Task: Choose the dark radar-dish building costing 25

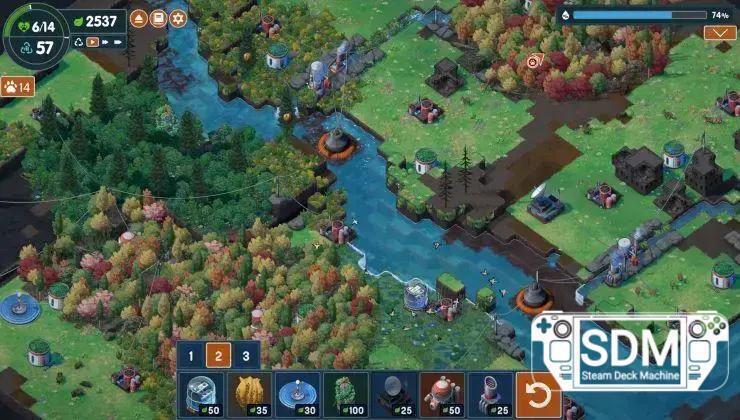Action: coord(394,395)
